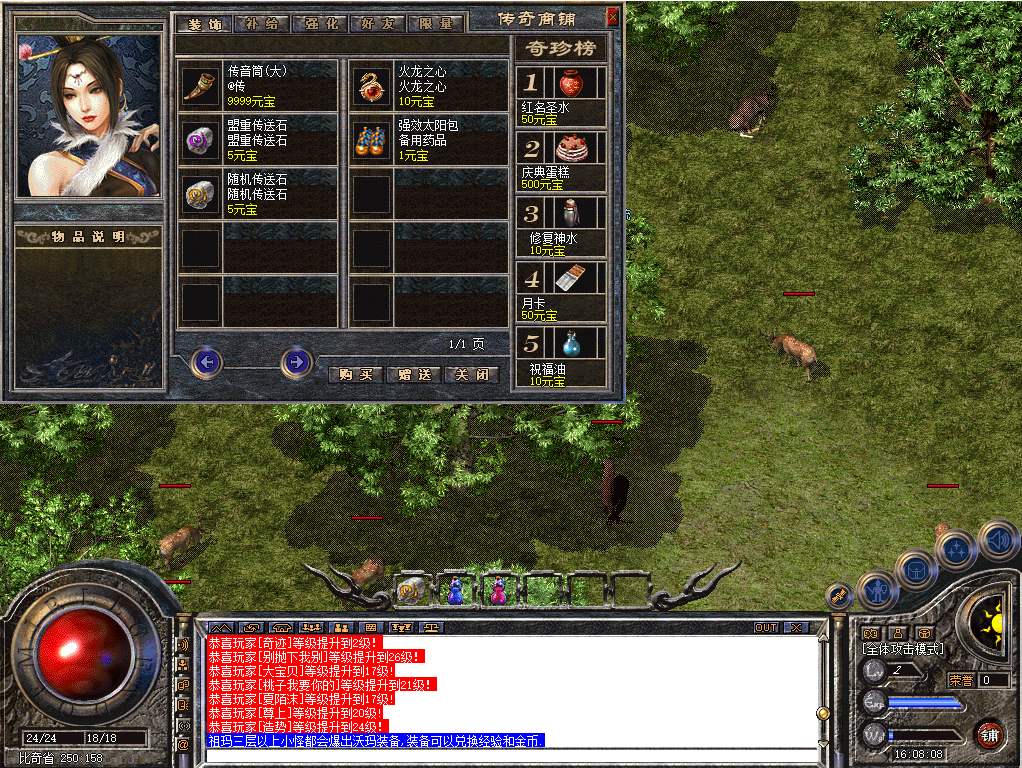Open the character status round button
The width and height of the screenshot is (1022, 768).
[x=878, y=590]
